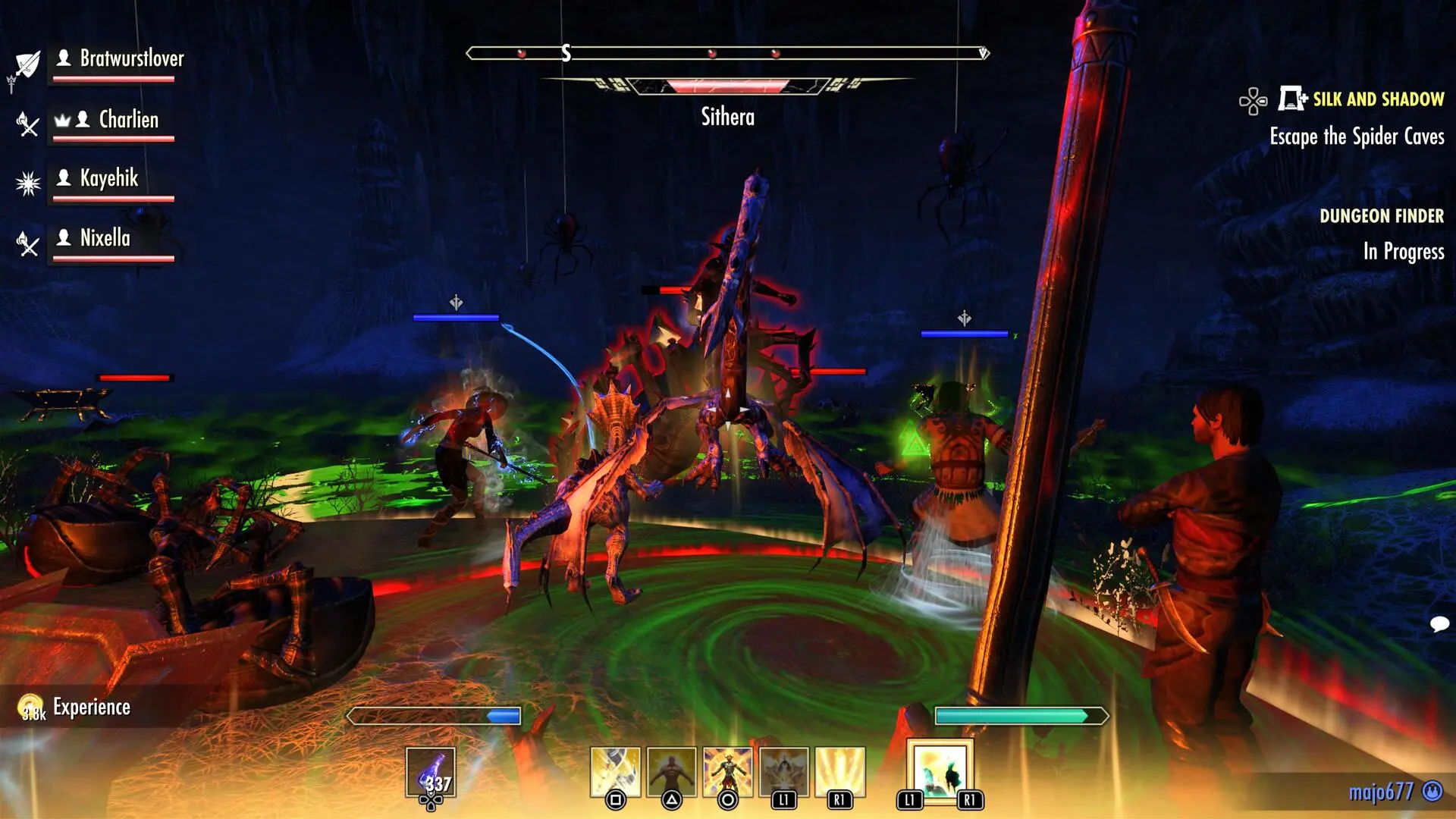Click the Experience gain notification
Screen dimensions: 1456x819
click(x=91, y=708)
